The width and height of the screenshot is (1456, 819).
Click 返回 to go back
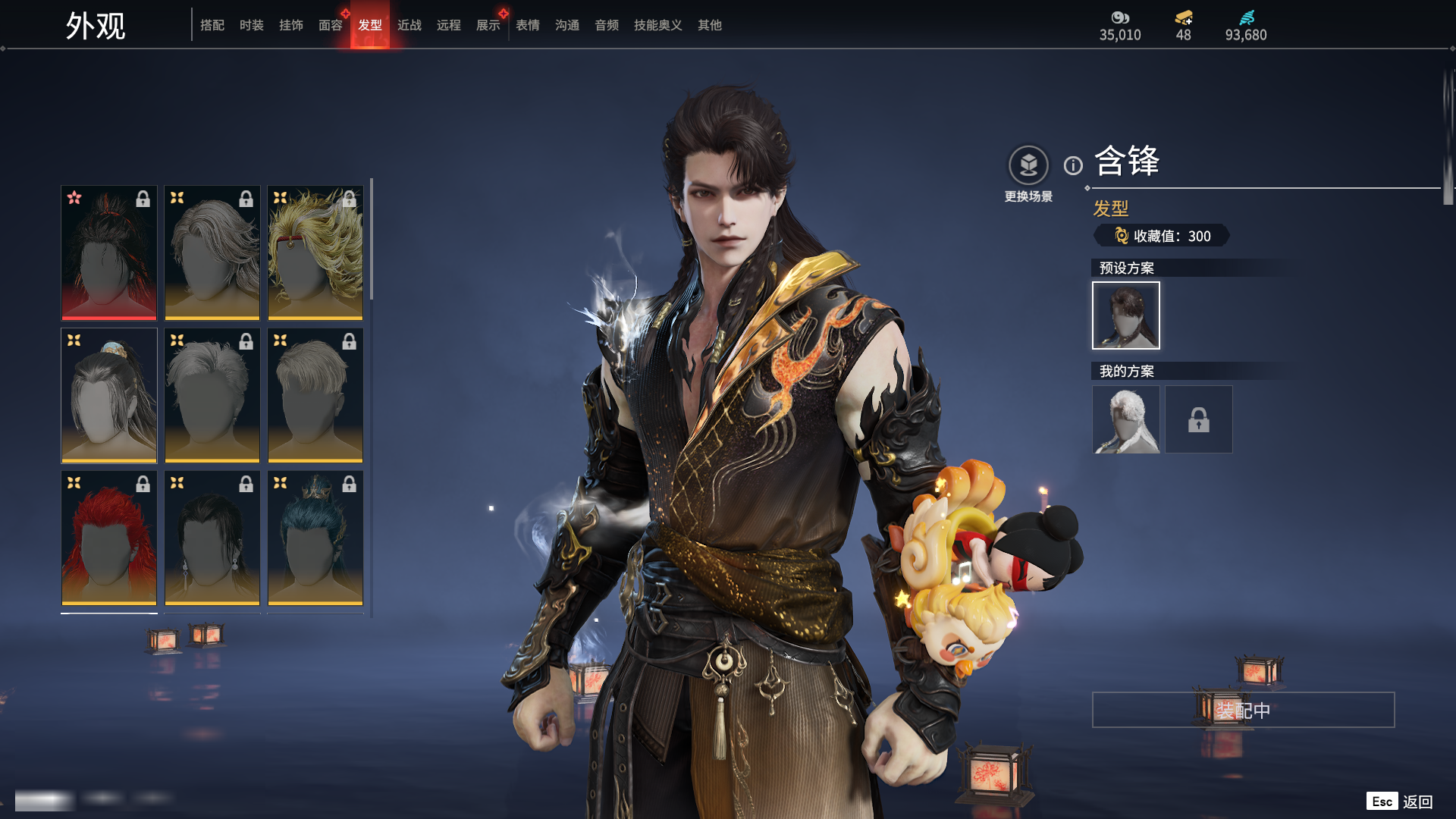1417,802
